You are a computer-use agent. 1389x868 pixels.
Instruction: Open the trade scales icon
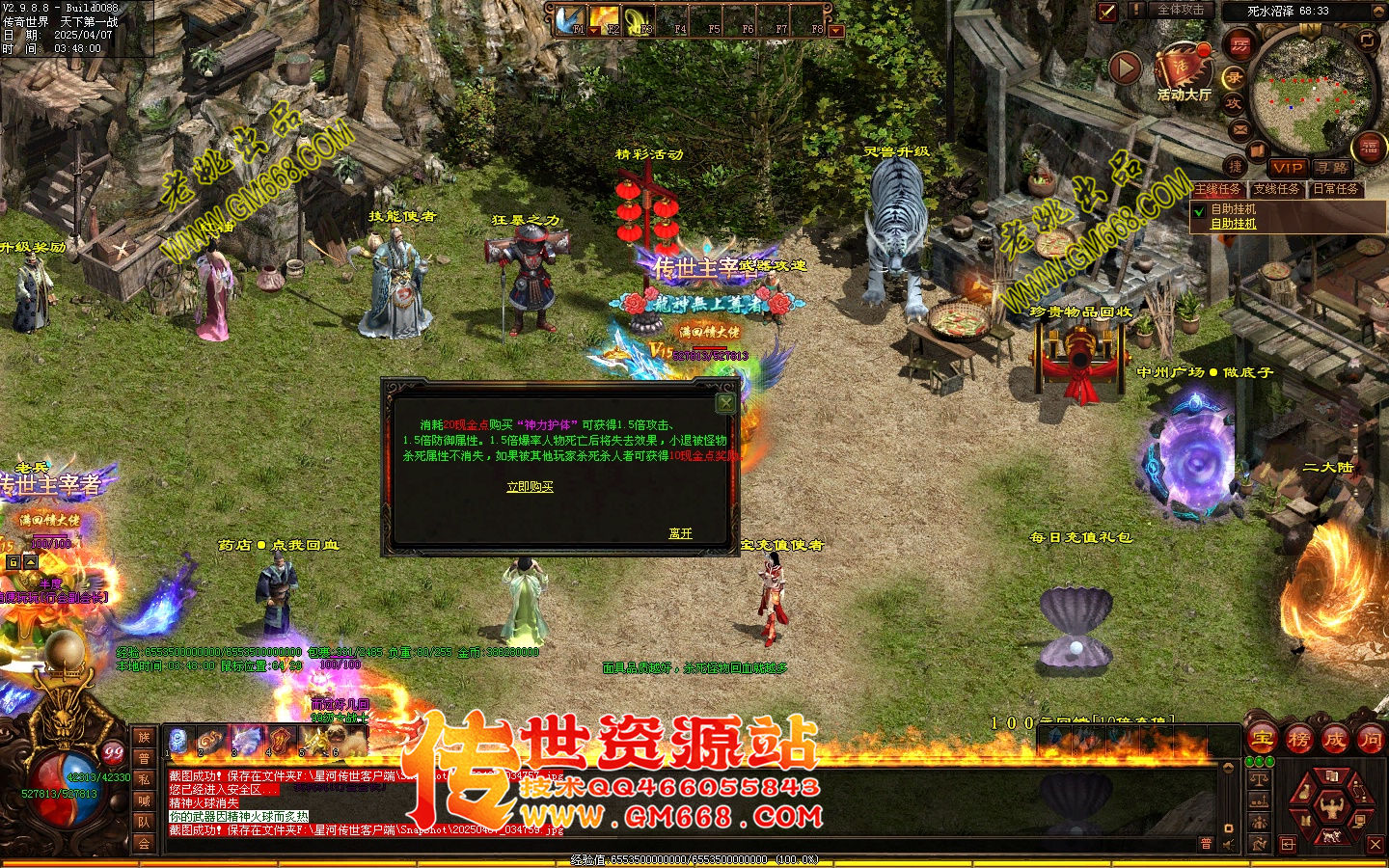pos(1259,779)
